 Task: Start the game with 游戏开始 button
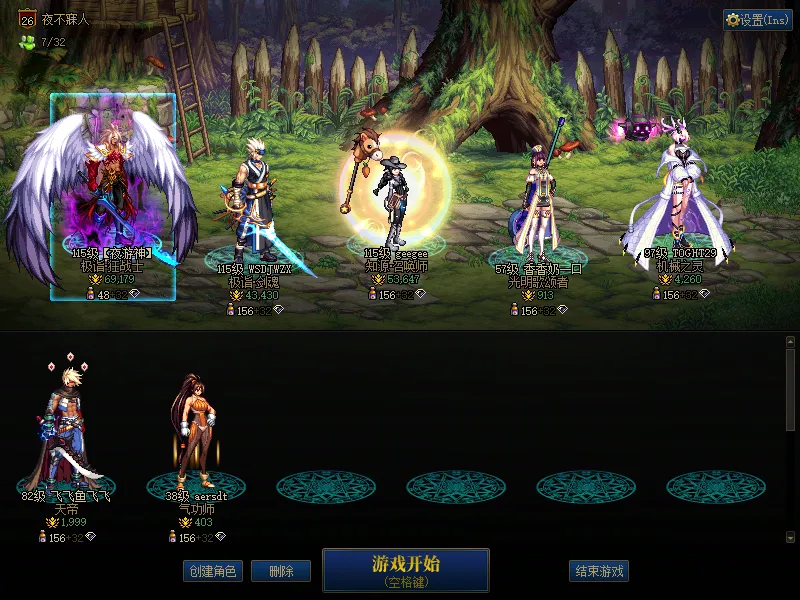(405, 570)
